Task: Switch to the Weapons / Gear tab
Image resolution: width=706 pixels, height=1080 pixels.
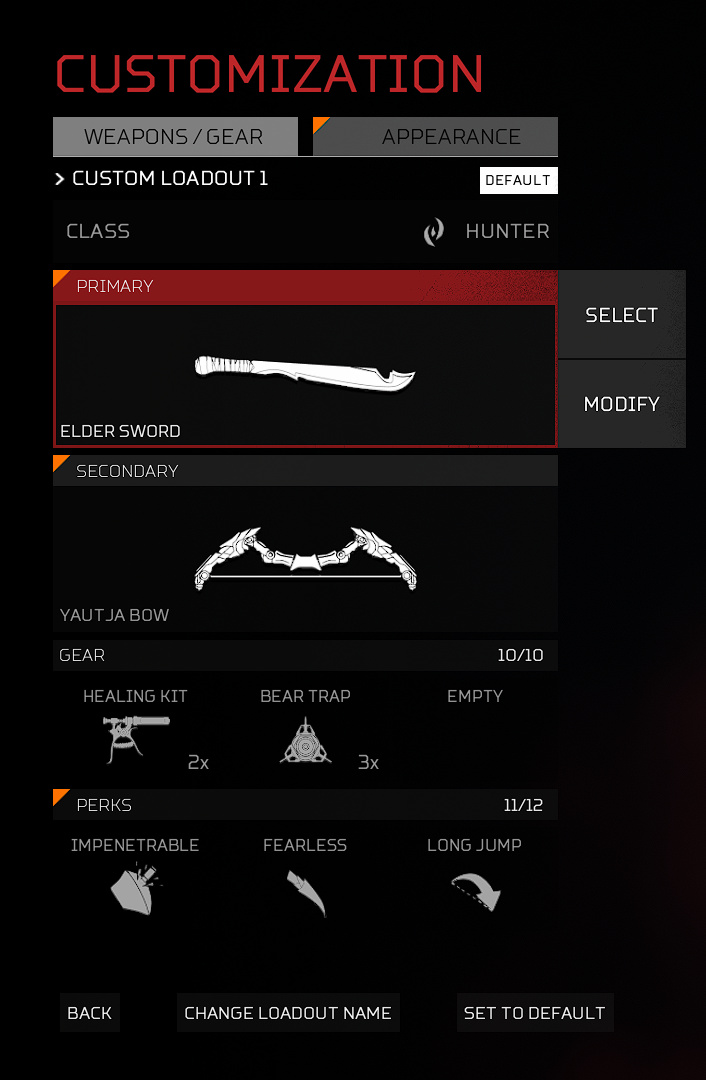Action: pos(174,137)
